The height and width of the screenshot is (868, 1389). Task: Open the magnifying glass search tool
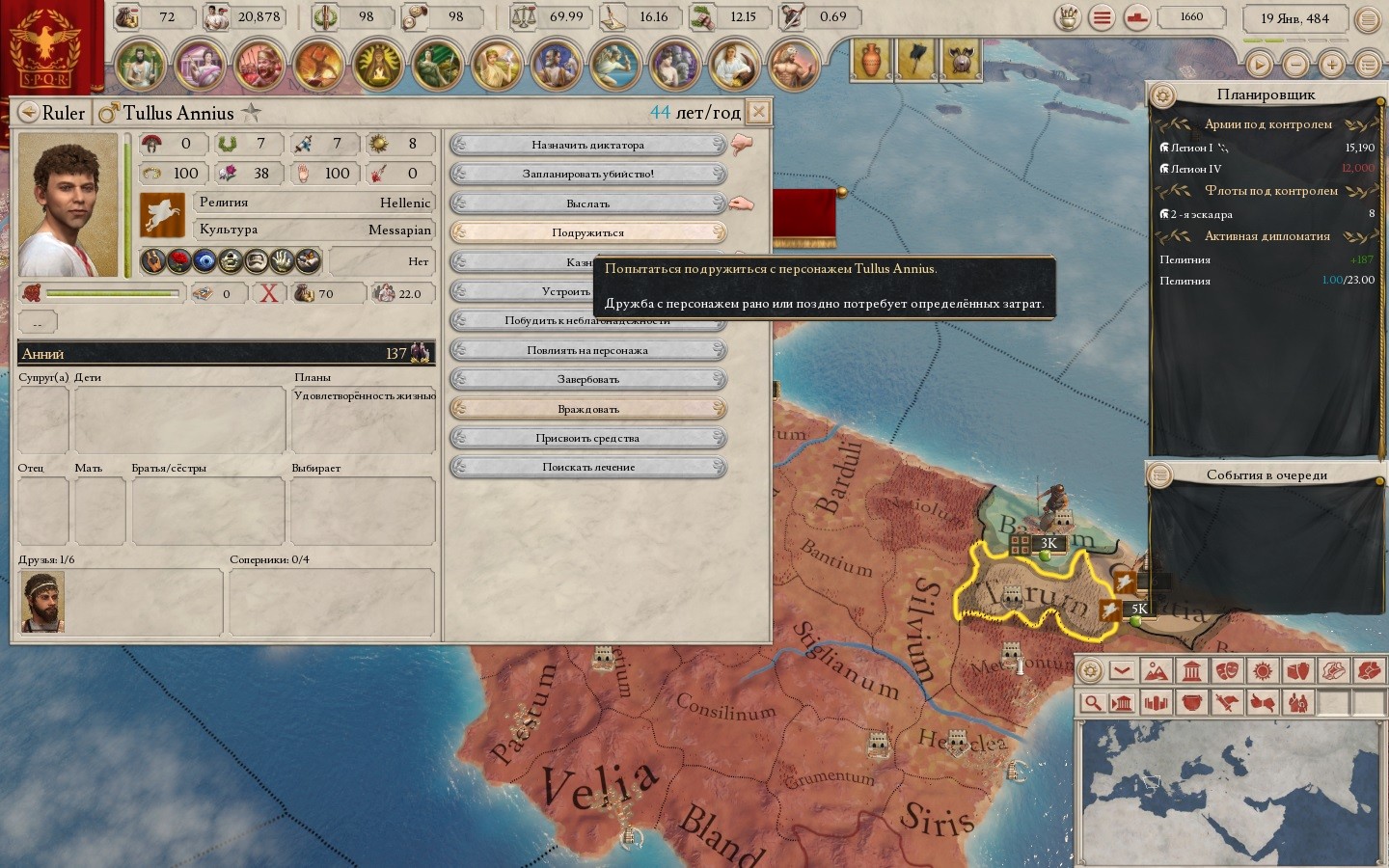pyautogui.click(x=1092, y=702)
